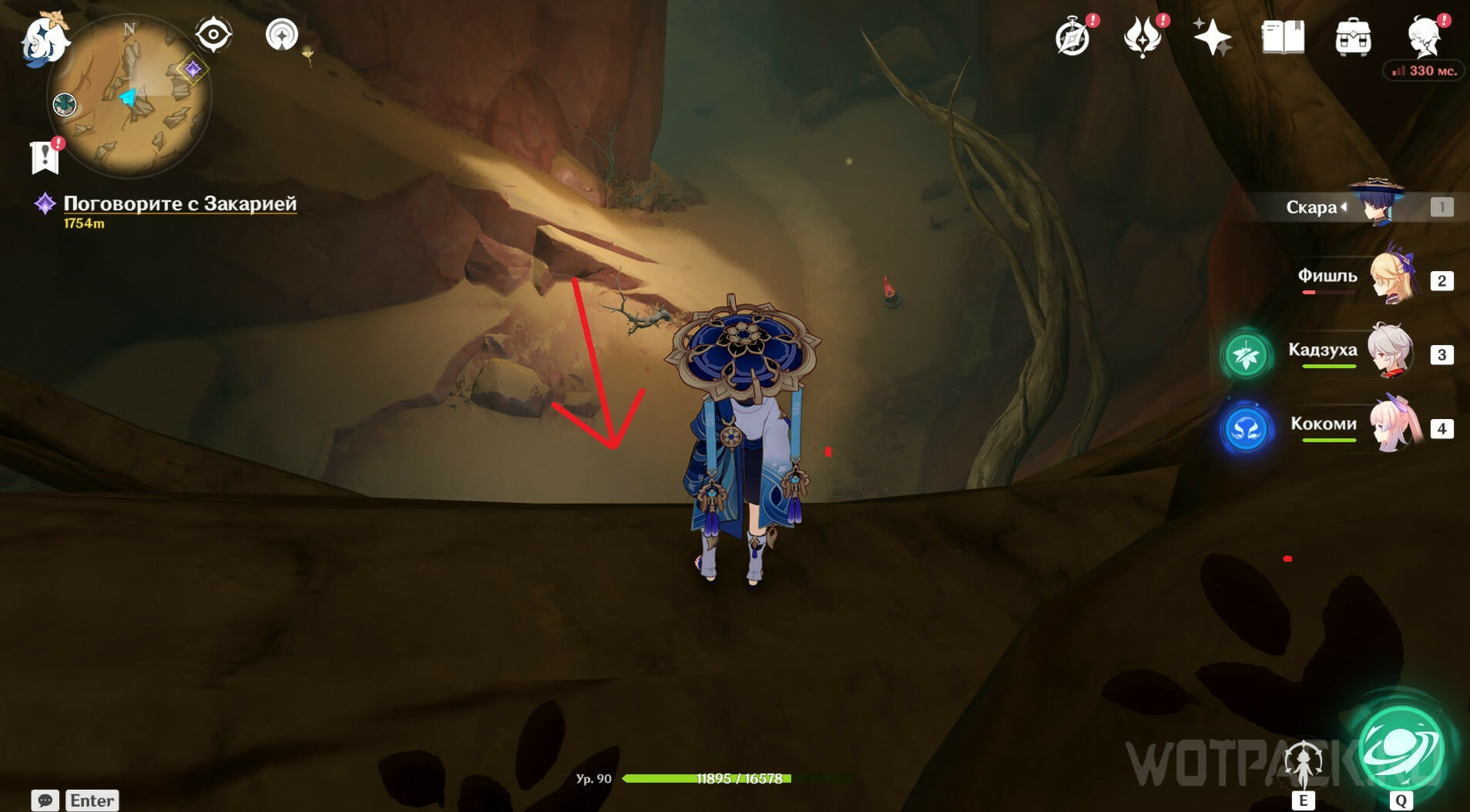Click the quest marker on the minimap
Screen dimensions: 1470x812
pos(193,69)
